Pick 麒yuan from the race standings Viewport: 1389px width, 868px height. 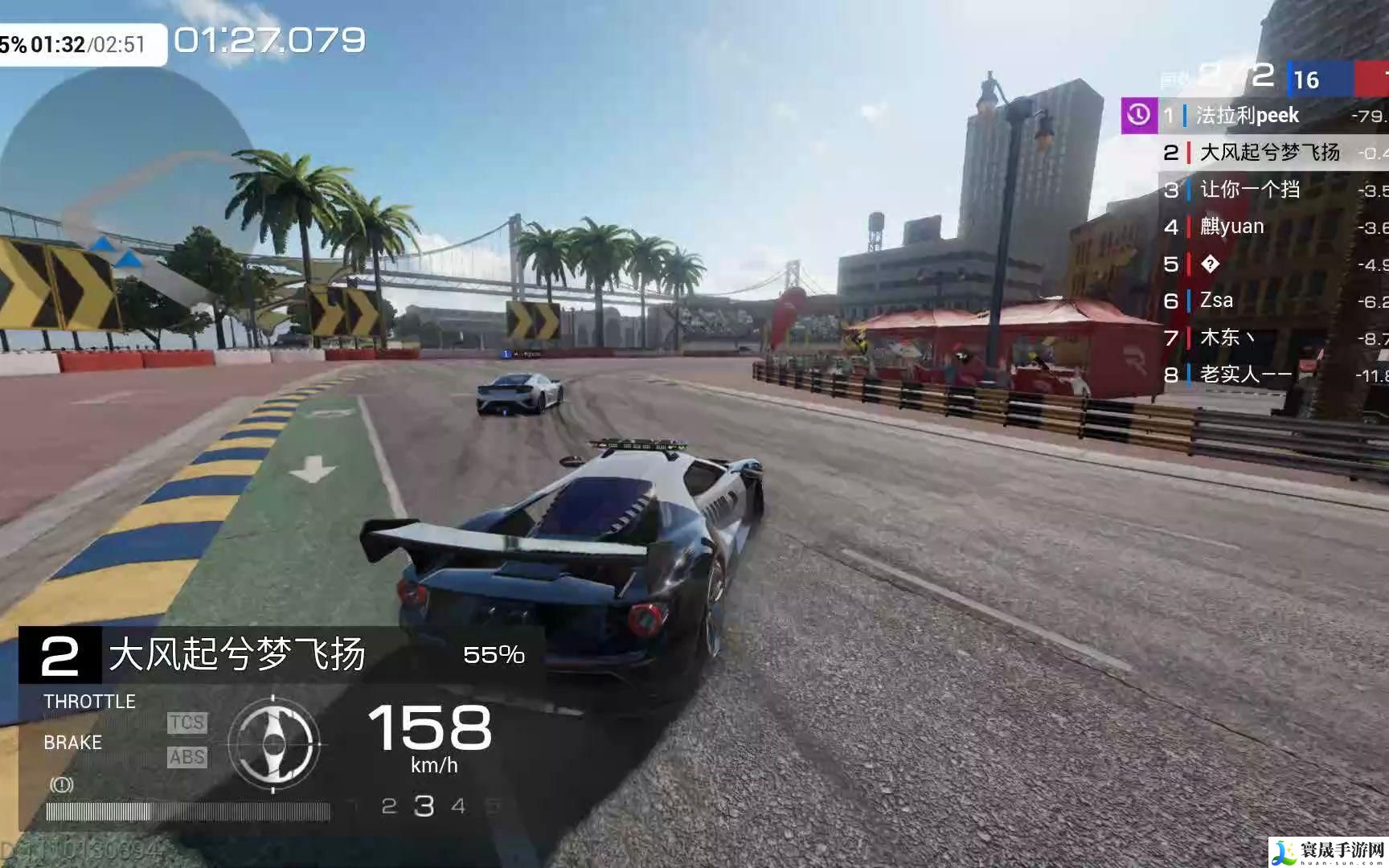pos(1231,227)
